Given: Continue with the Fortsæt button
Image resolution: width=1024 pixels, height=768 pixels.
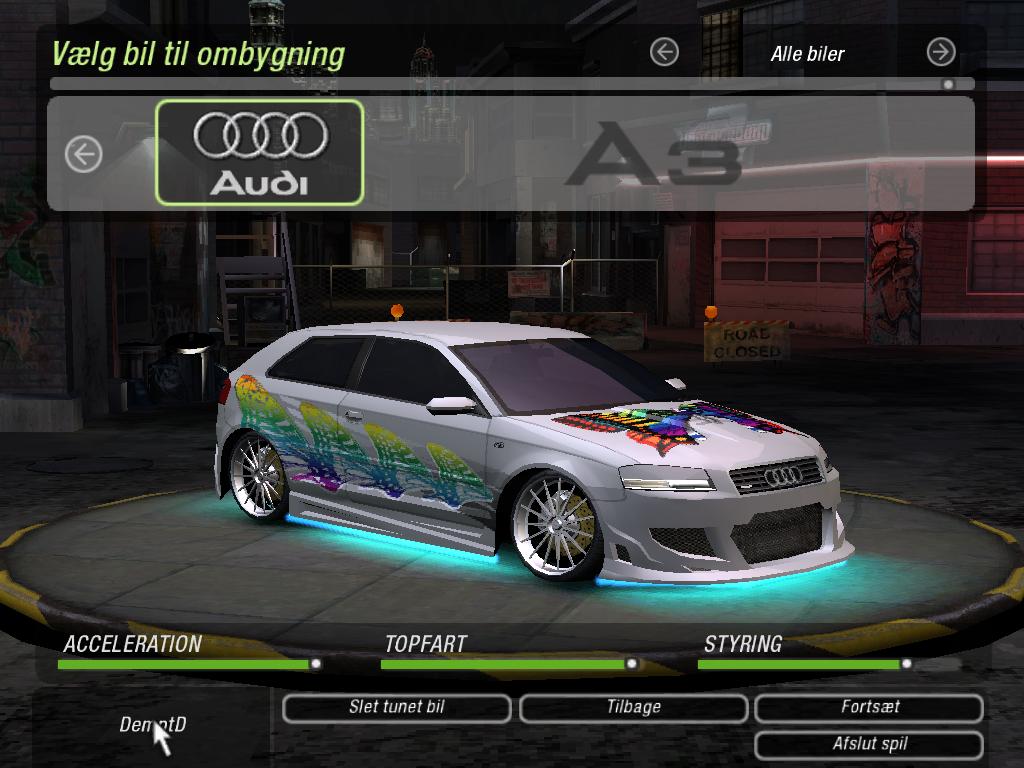Looking at the screenshot, I should click(x=869, y=708).
